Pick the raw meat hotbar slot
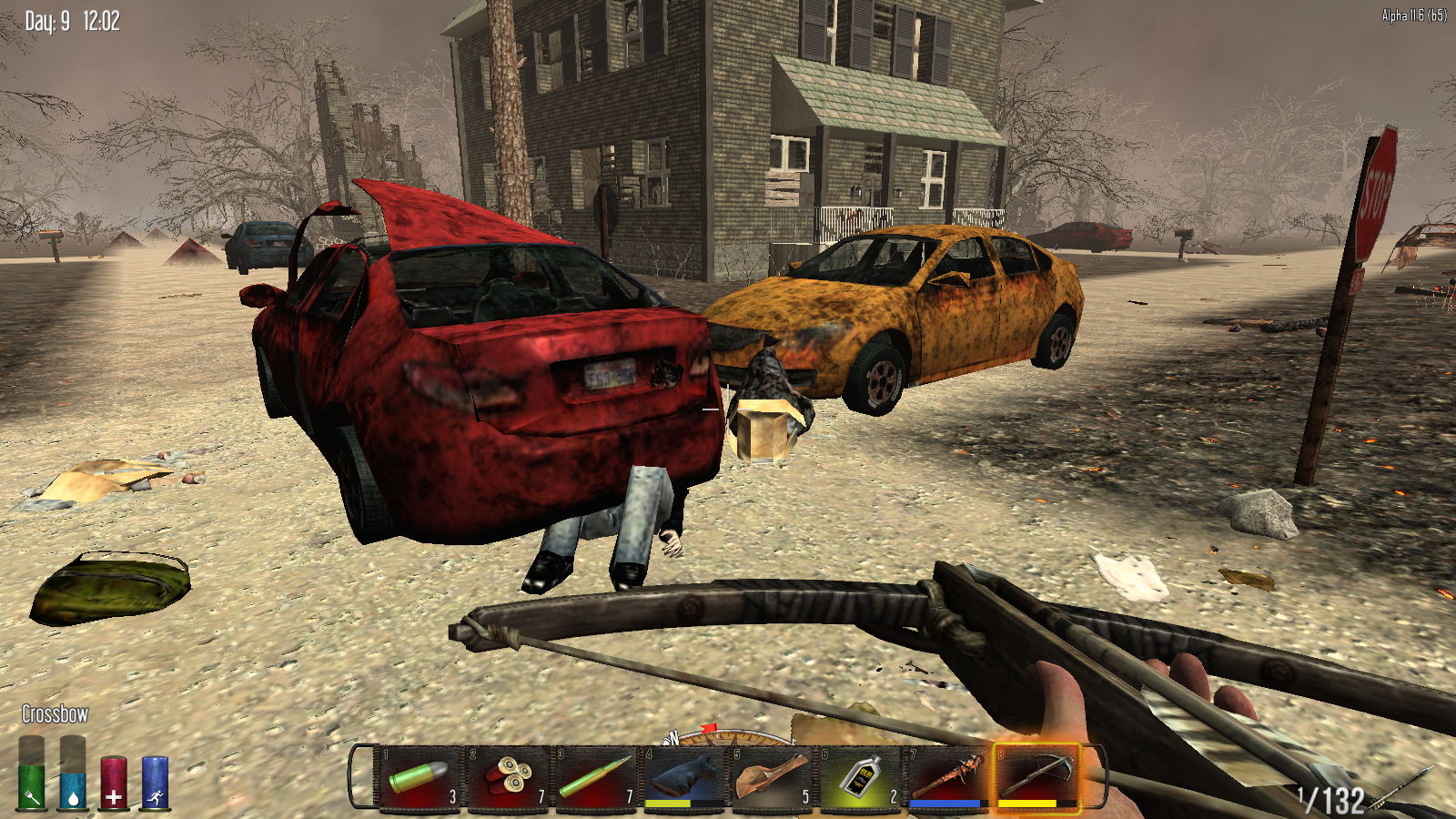The image size is (1456, 819). pos(771,778)
